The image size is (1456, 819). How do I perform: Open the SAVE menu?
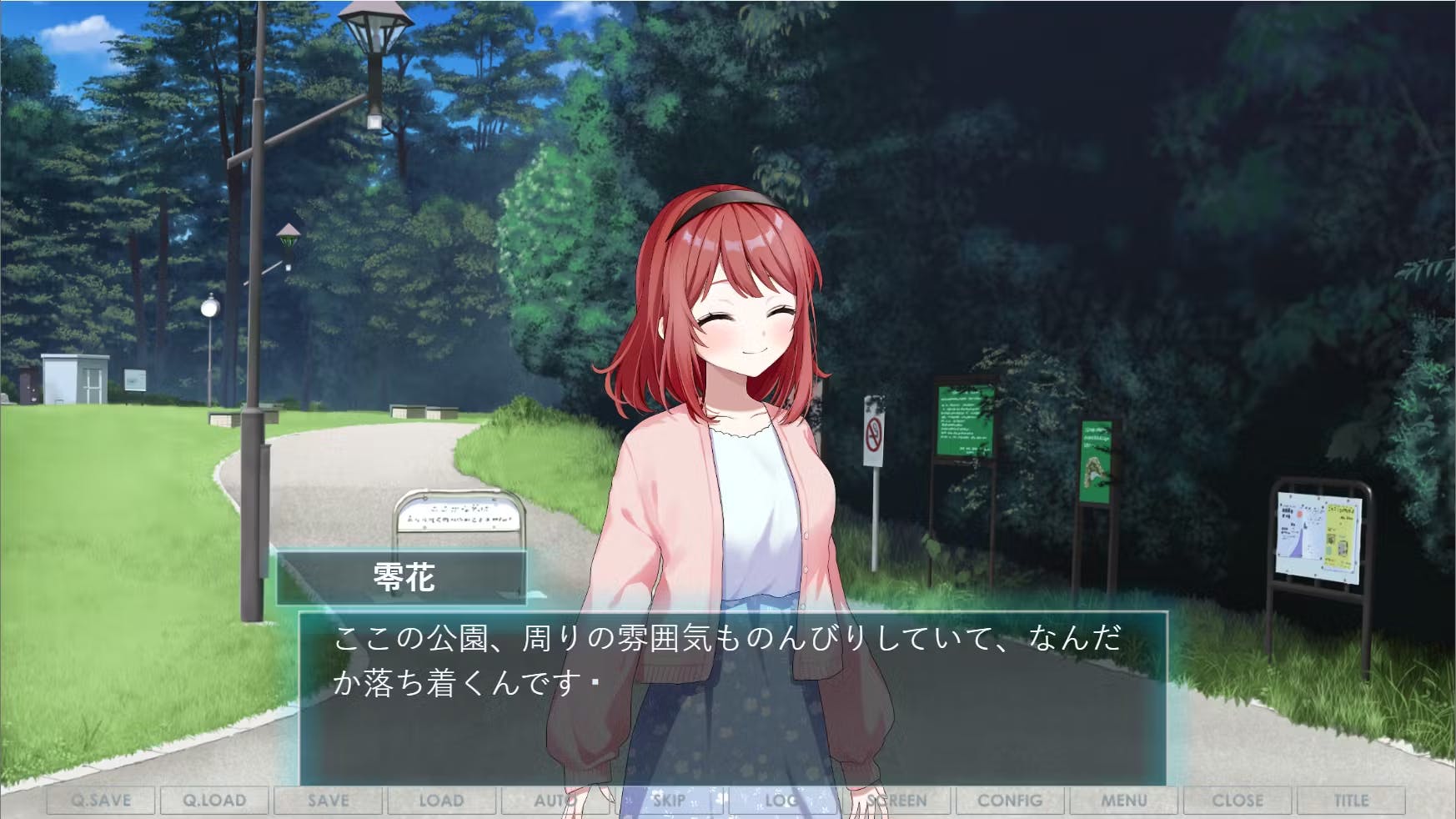tap(328, 801)
